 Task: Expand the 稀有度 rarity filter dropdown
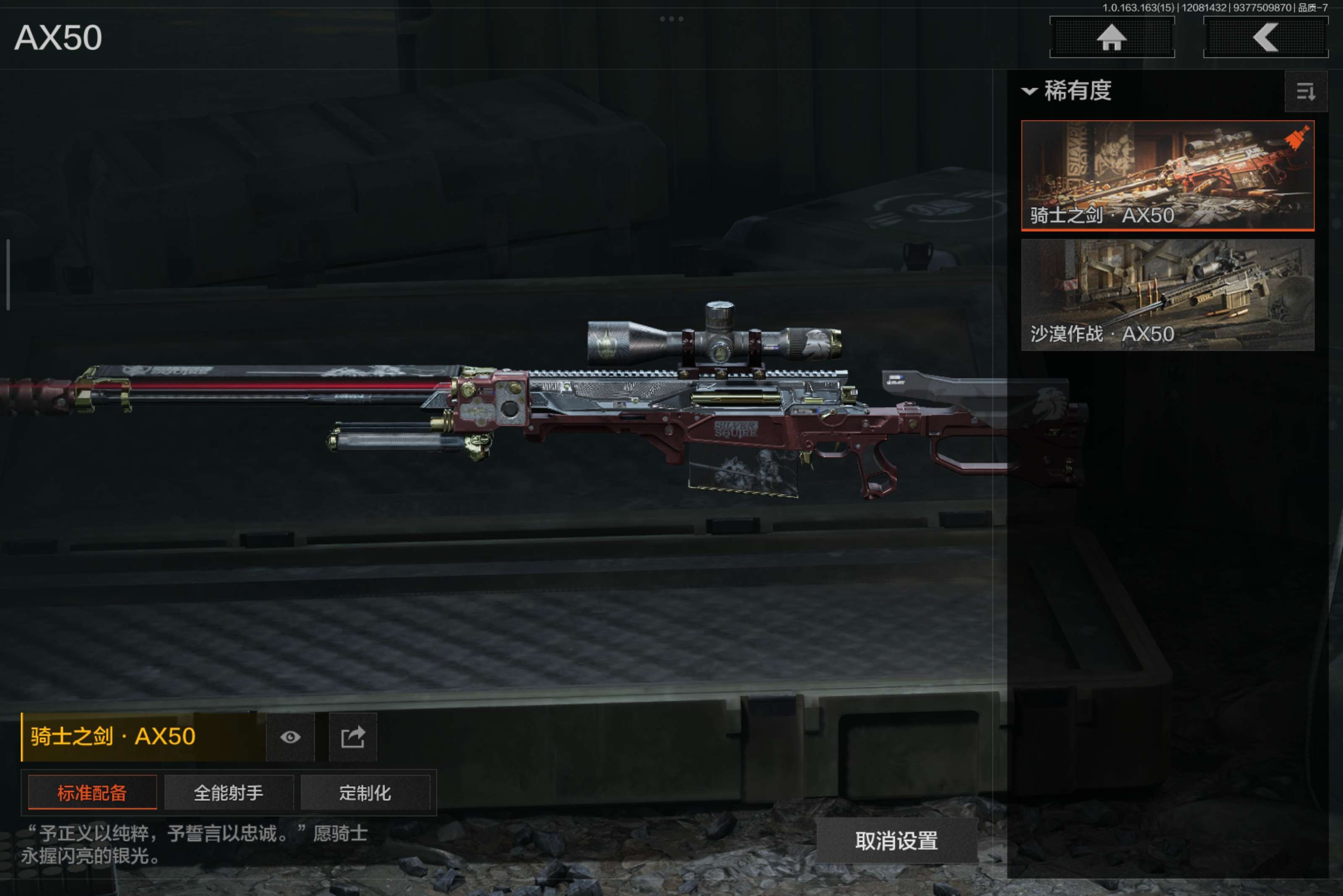pyautogui.click(x=1067, y=91)
